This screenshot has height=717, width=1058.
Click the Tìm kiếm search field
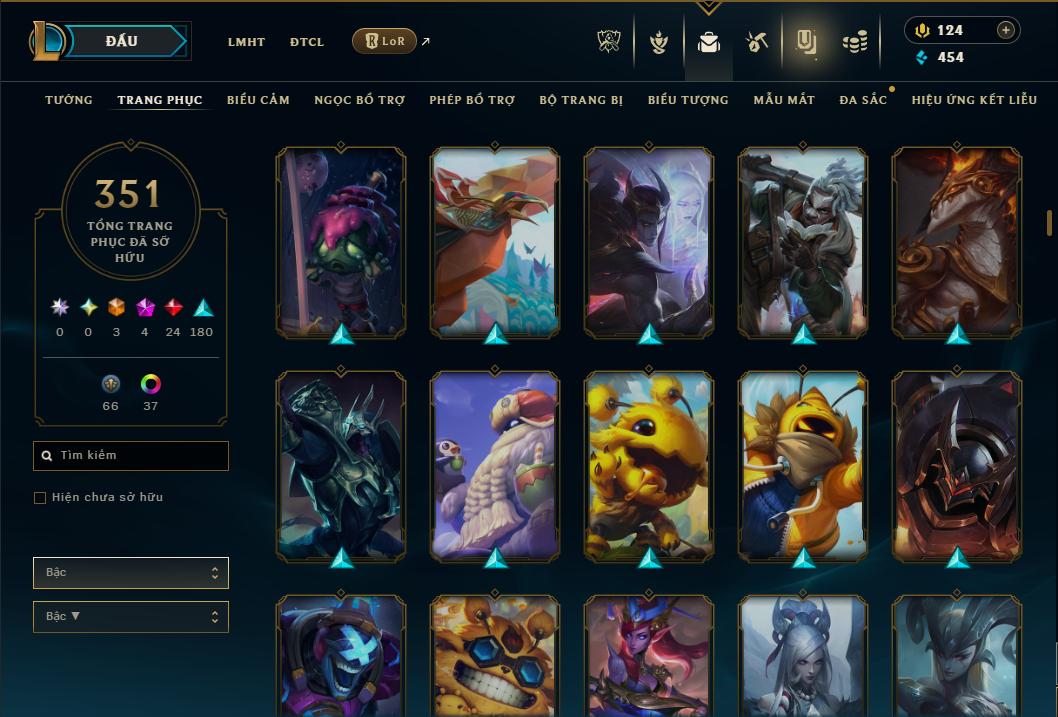pyautogui.click(x=131, y=456)
